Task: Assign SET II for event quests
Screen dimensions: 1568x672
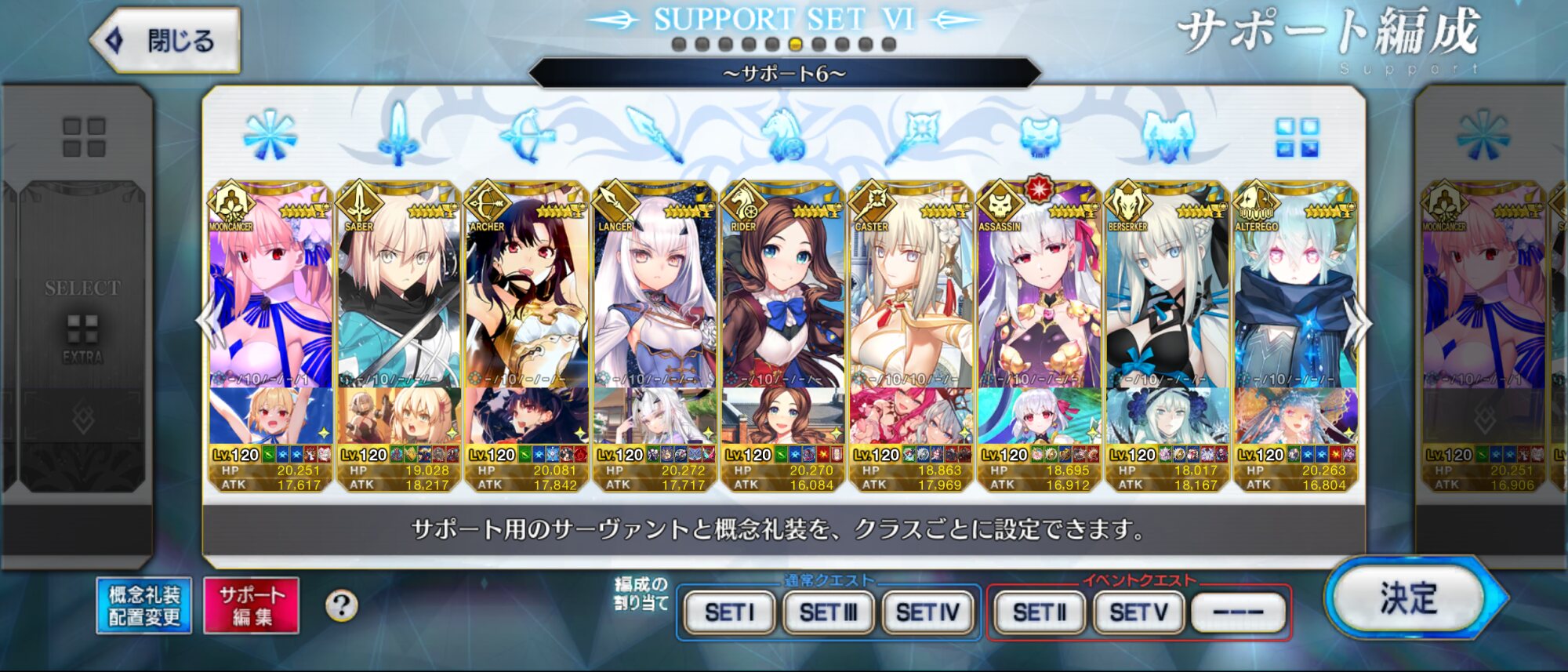Action: [x=1040, y=612]
